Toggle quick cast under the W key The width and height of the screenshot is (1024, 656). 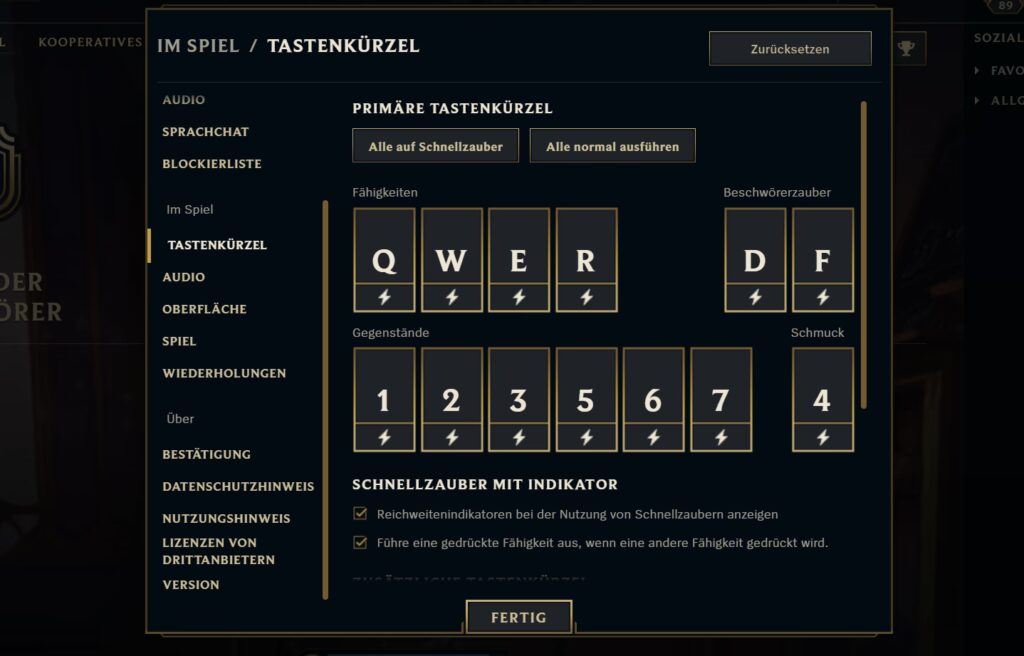pyautogui.click(x=451, y=297)
